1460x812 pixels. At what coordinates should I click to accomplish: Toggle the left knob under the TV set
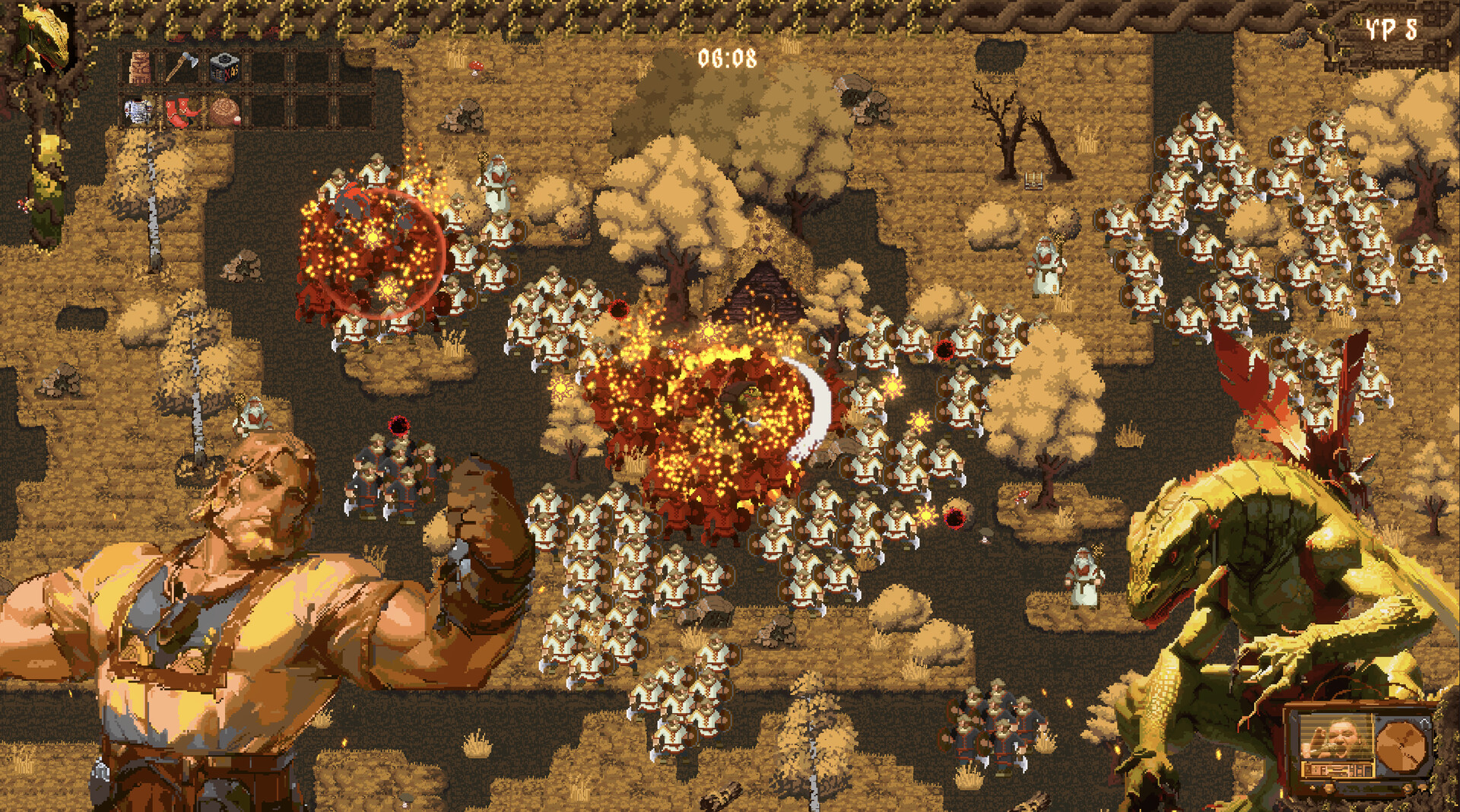1329,789
